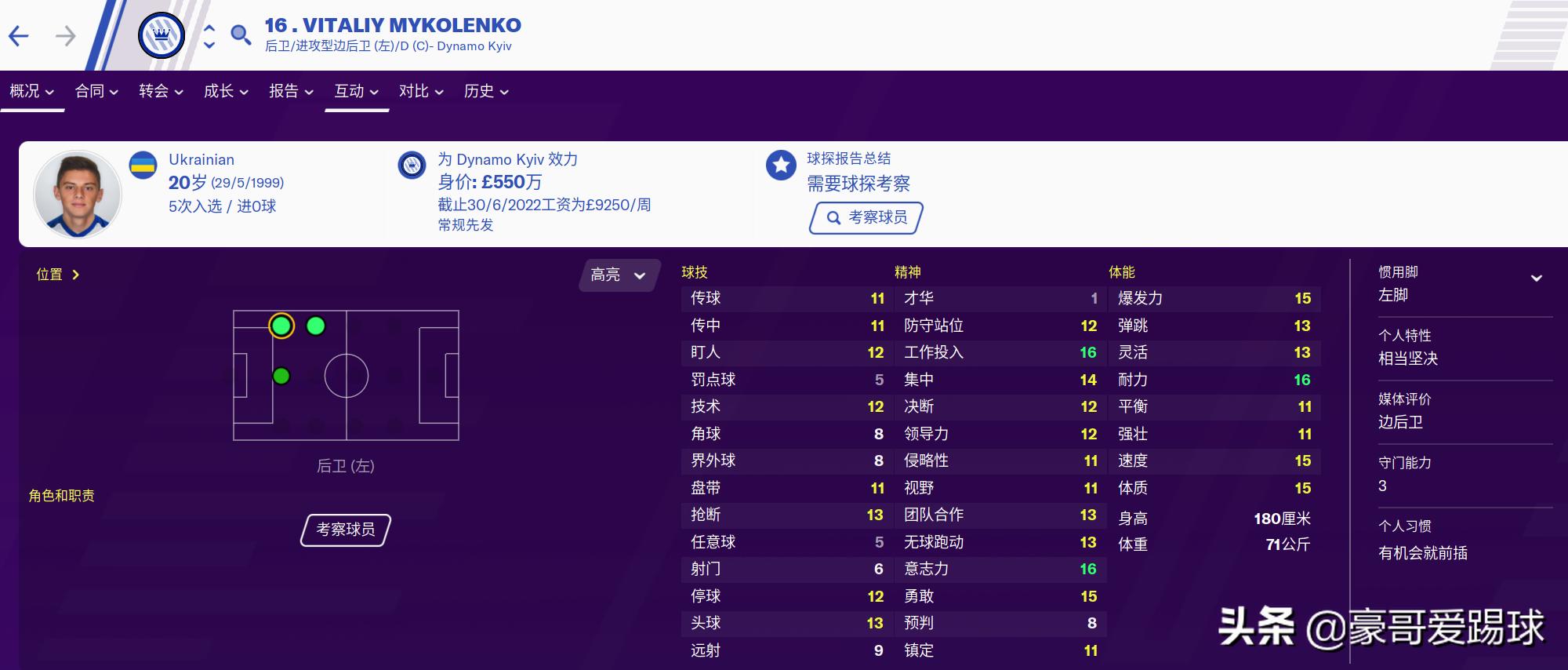Open the 概况 tab dropdown arrow
This screenshot has height=670, width=1568.
(x=49, y=91)
